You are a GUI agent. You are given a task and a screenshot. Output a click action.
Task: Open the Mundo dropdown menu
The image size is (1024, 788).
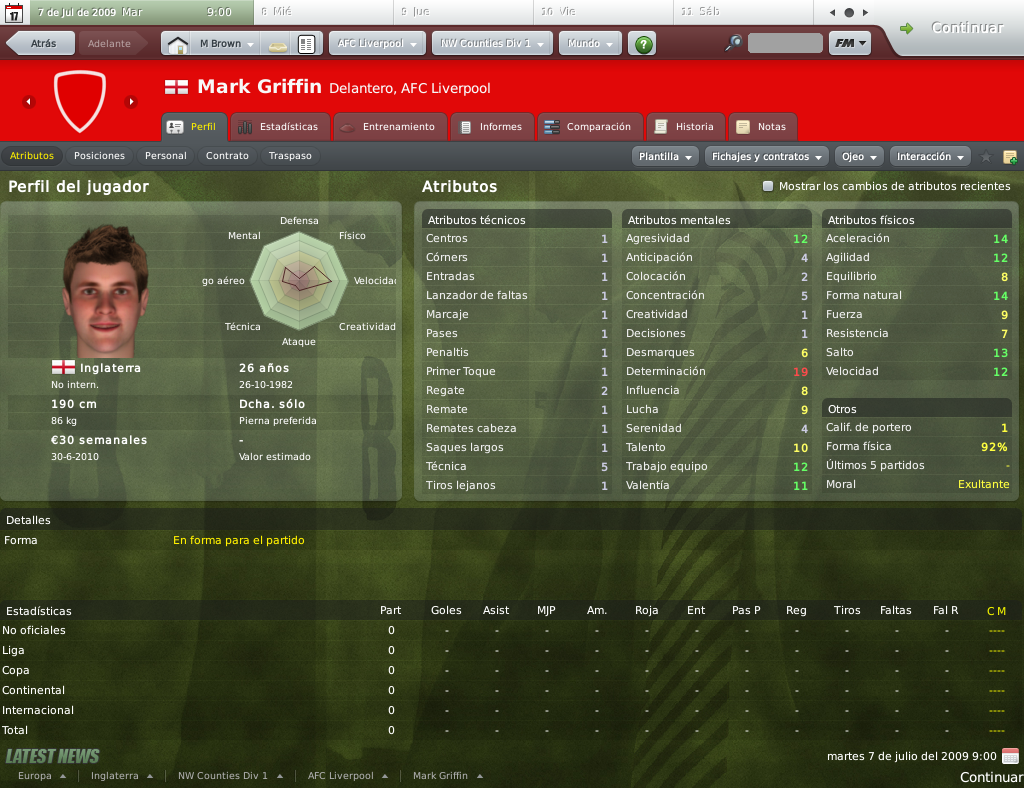(x=590, y=44)
